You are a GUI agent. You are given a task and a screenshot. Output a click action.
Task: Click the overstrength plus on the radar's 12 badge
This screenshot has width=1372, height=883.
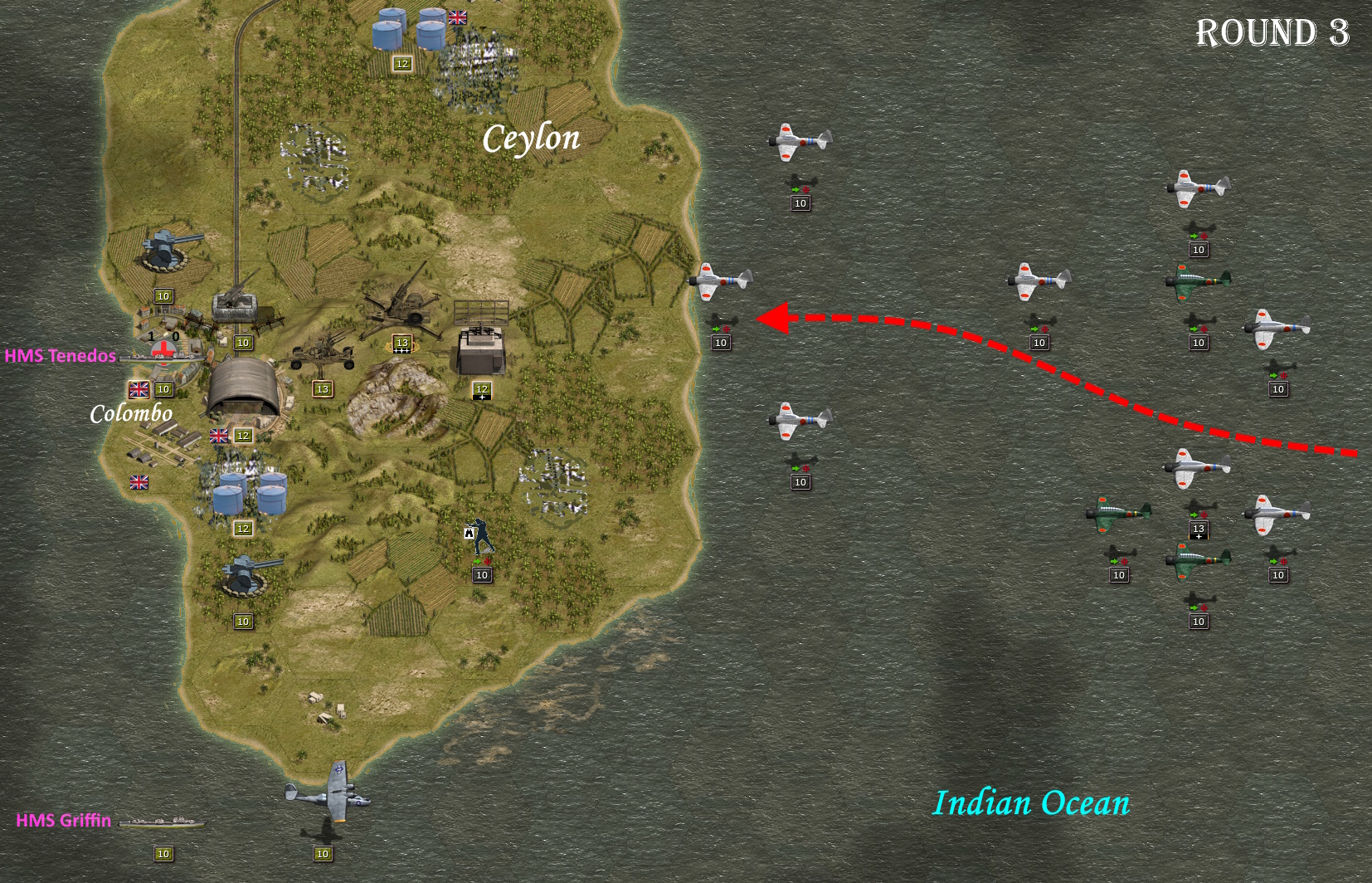coord(481,397)
